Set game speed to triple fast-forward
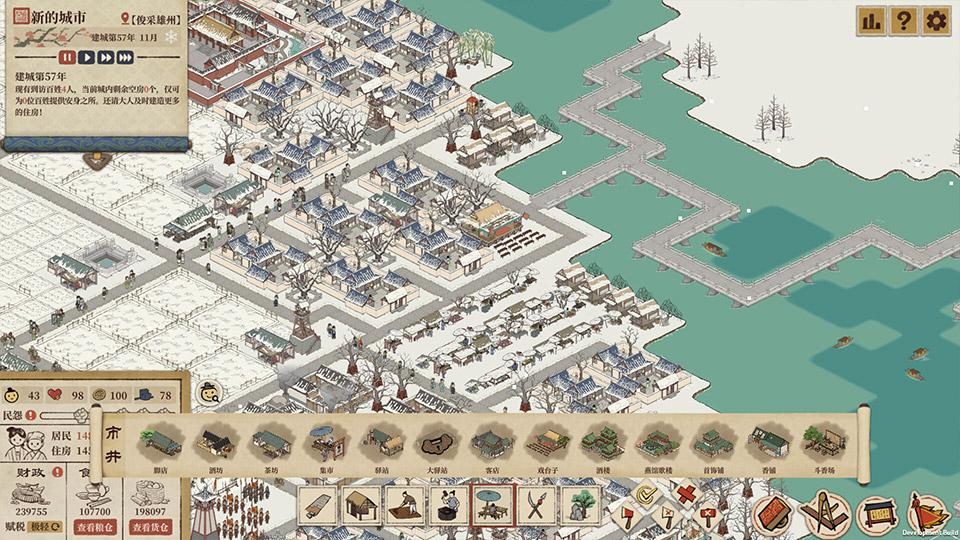Viewport: 960px width, 540px height. (124, 57)
